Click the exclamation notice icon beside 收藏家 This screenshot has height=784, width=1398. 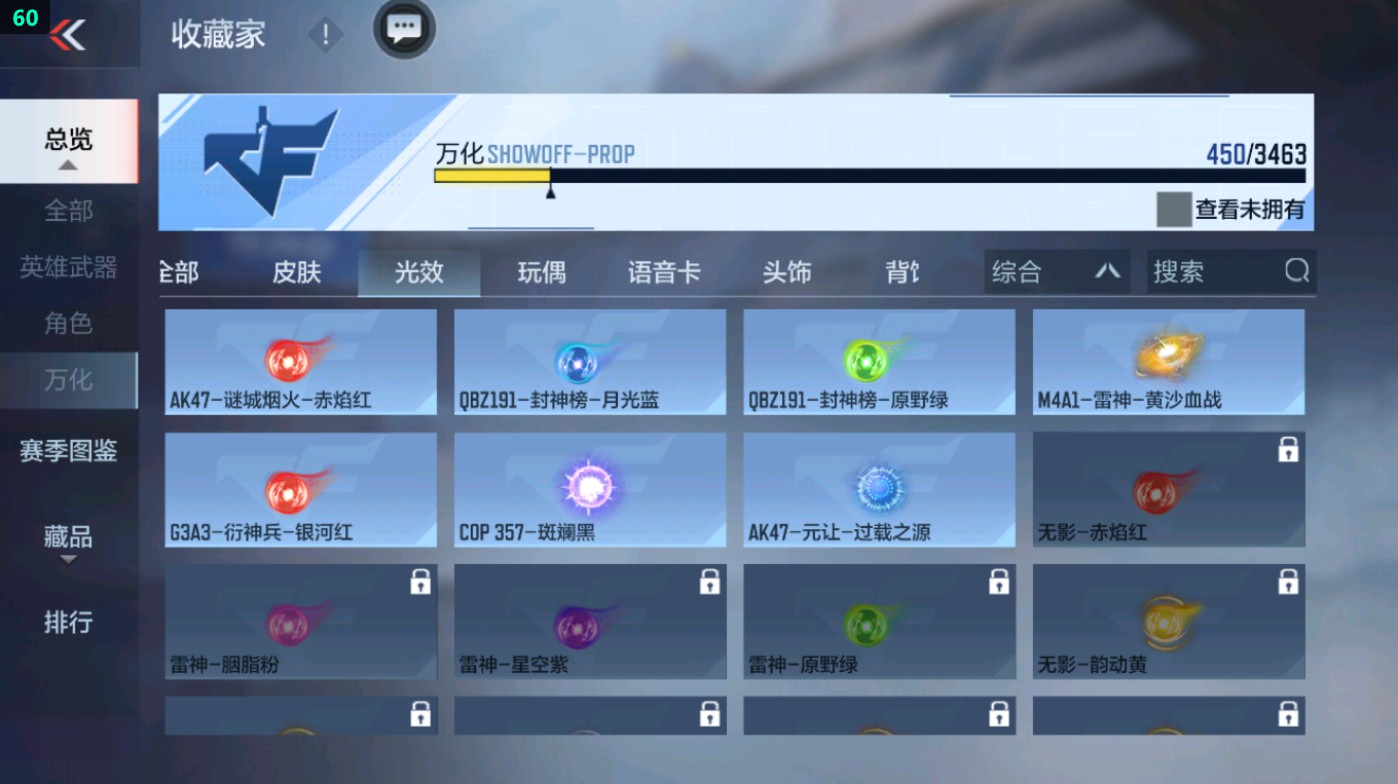point(324,33)
